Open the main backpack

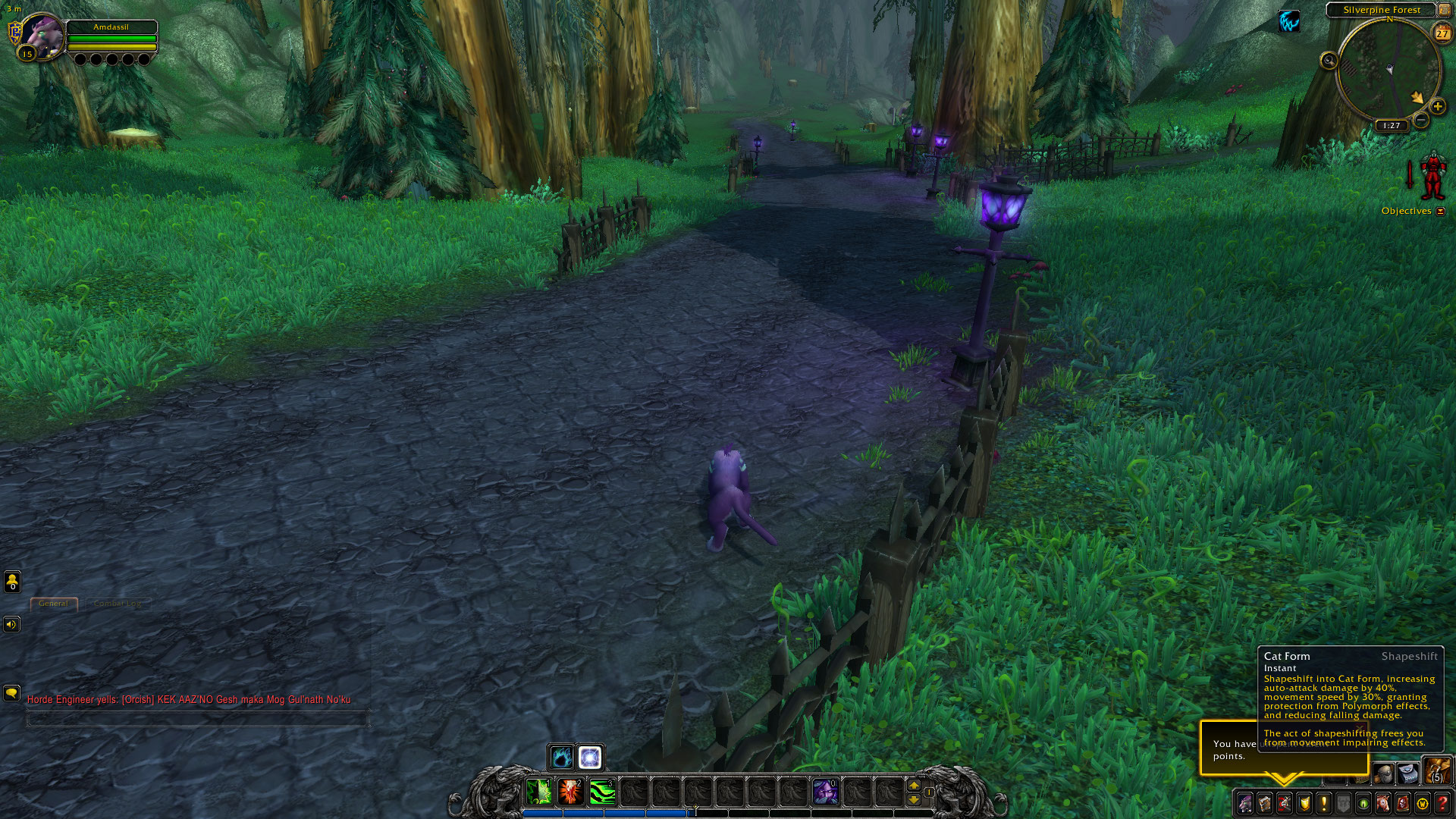(1437, 771)
